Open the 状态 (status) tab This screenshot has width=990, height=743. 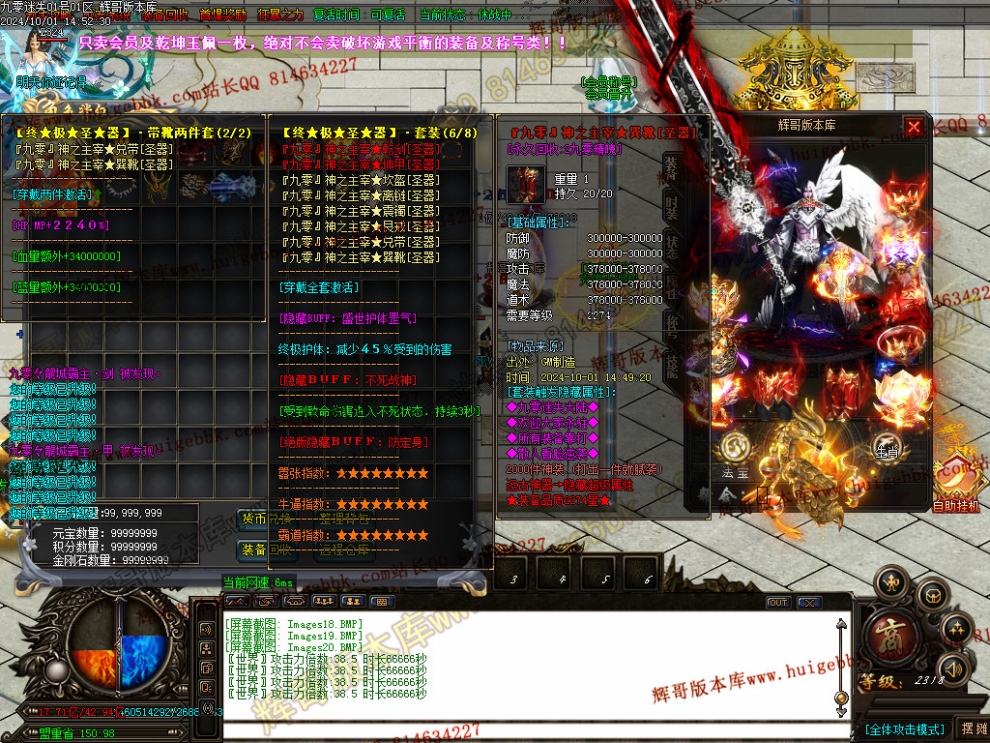672,247
